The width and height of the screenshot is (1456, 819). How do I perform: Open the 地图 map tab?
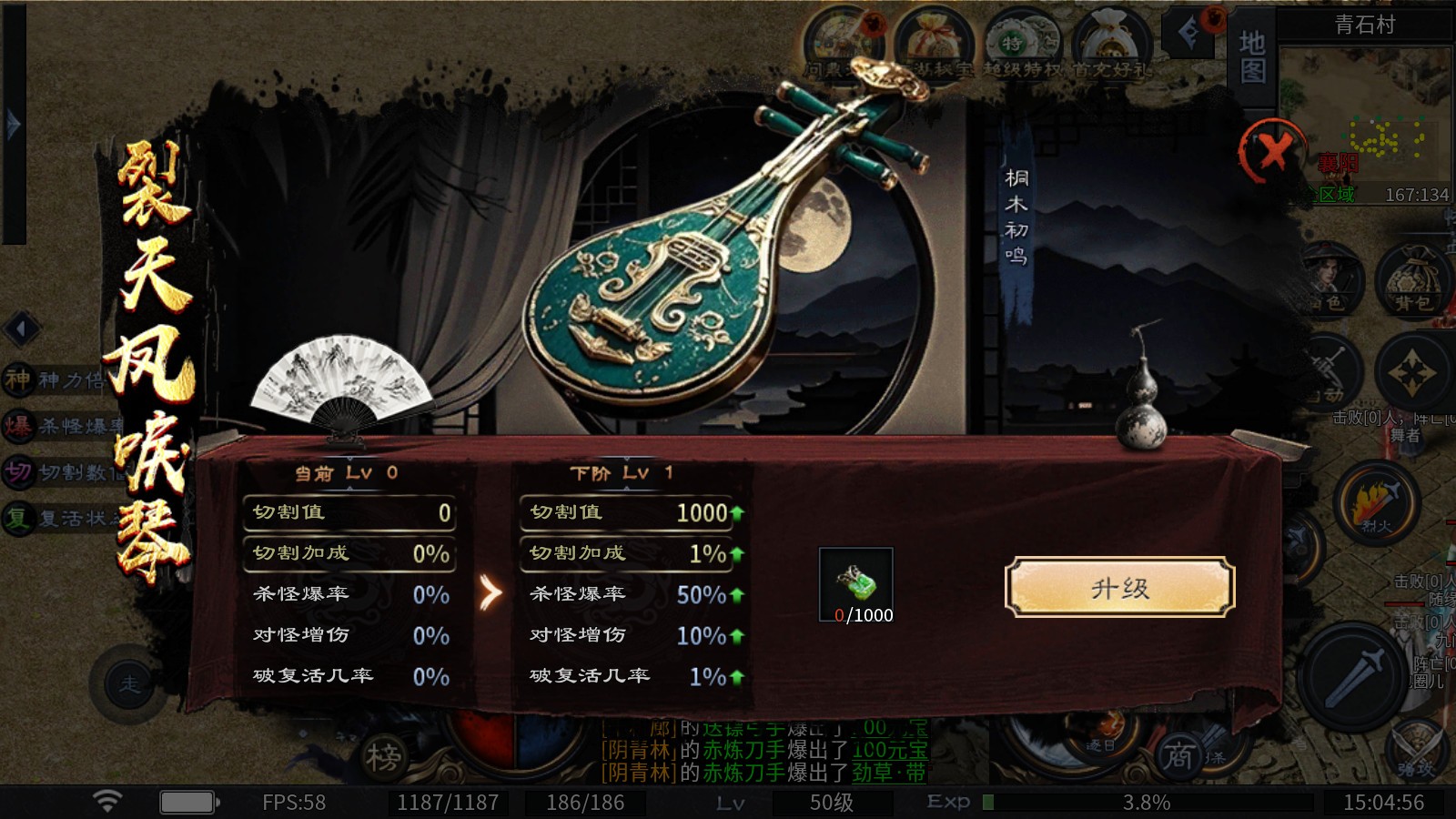point(1252,56)
